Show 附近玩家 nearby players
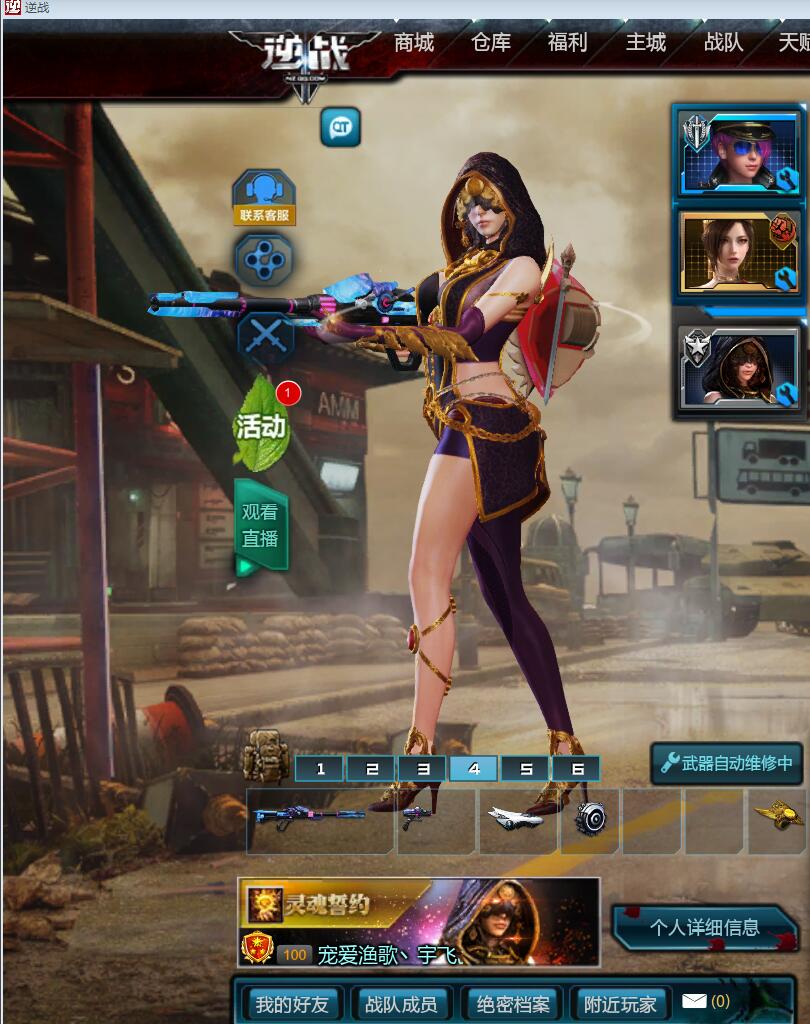Image resolution: width=810 pixels, height=1024 pixels. [620, 1004]
